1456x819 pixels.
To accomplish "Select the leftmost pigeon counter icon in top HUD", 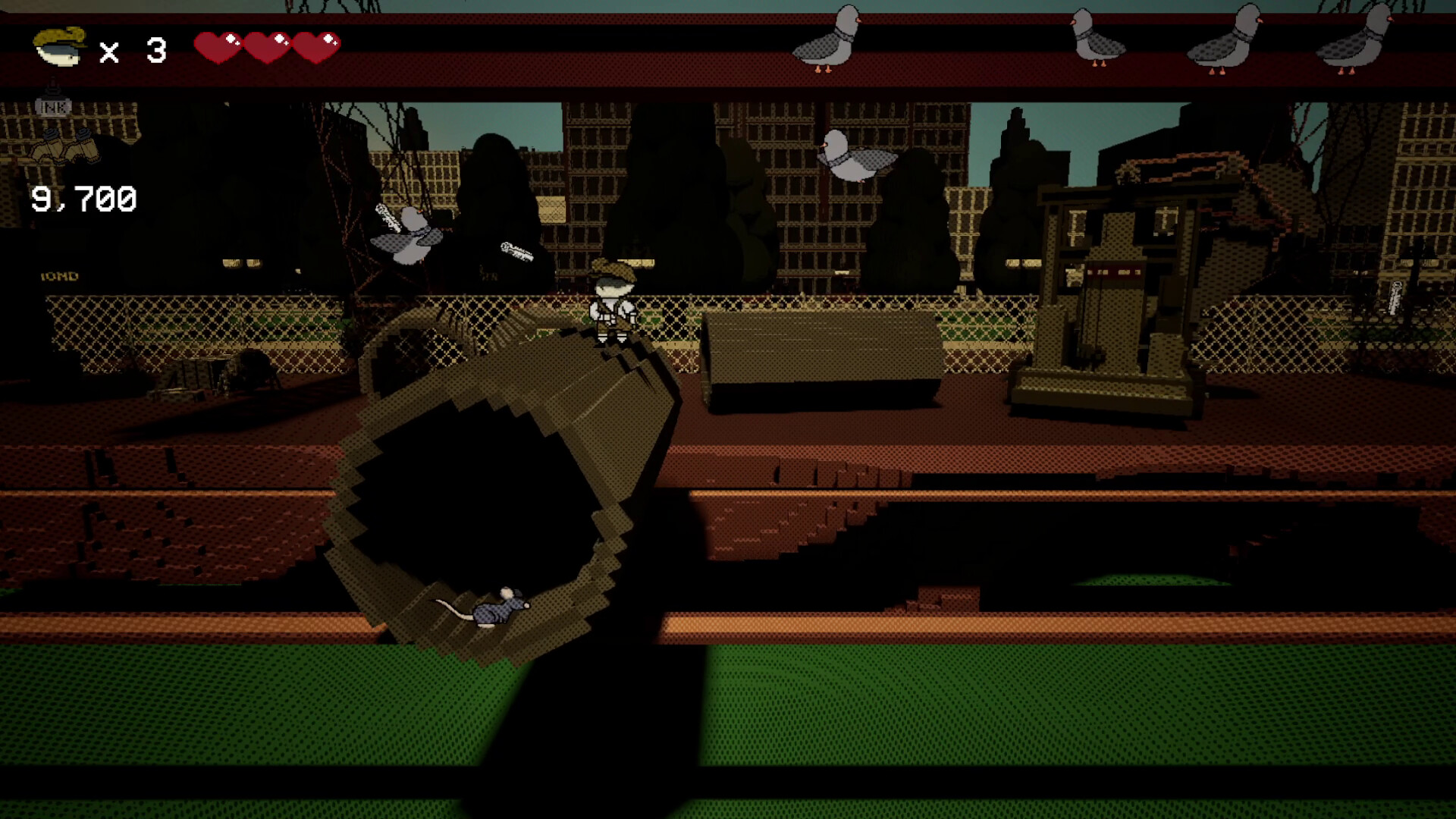I will point(827,38).
